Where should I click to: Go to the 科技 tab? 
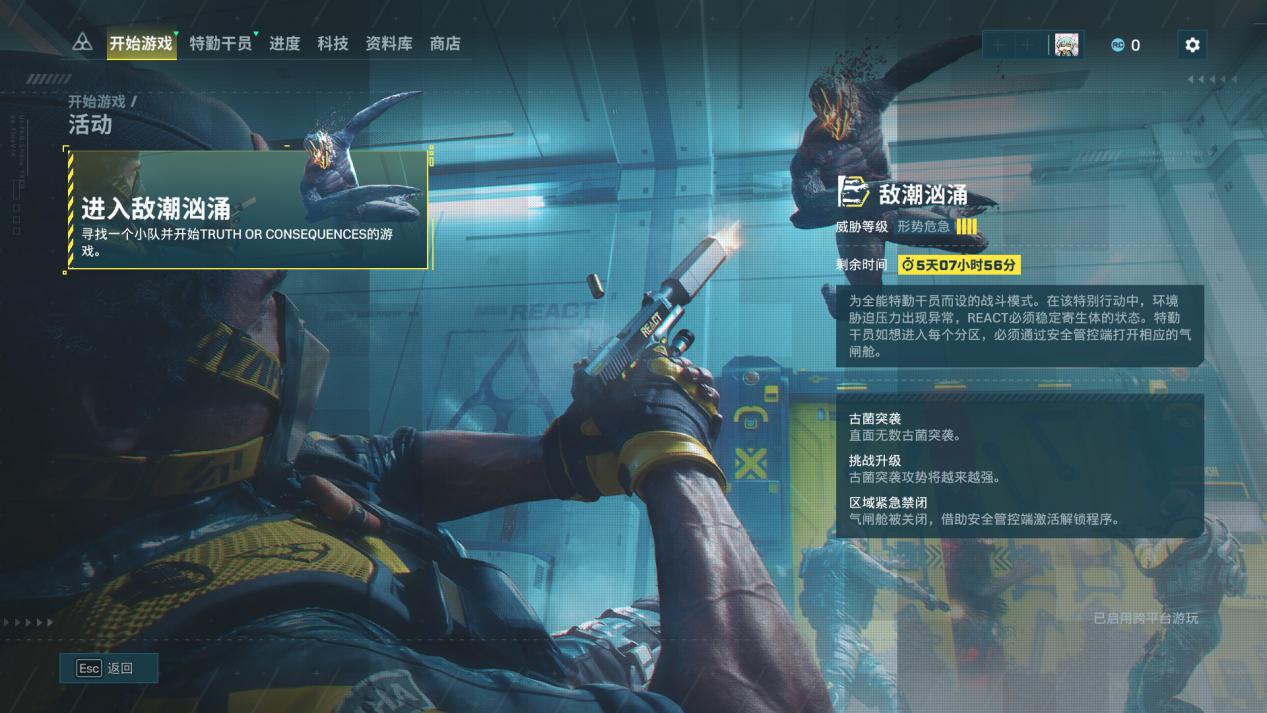pyautogui.click(x=333, y=44)
